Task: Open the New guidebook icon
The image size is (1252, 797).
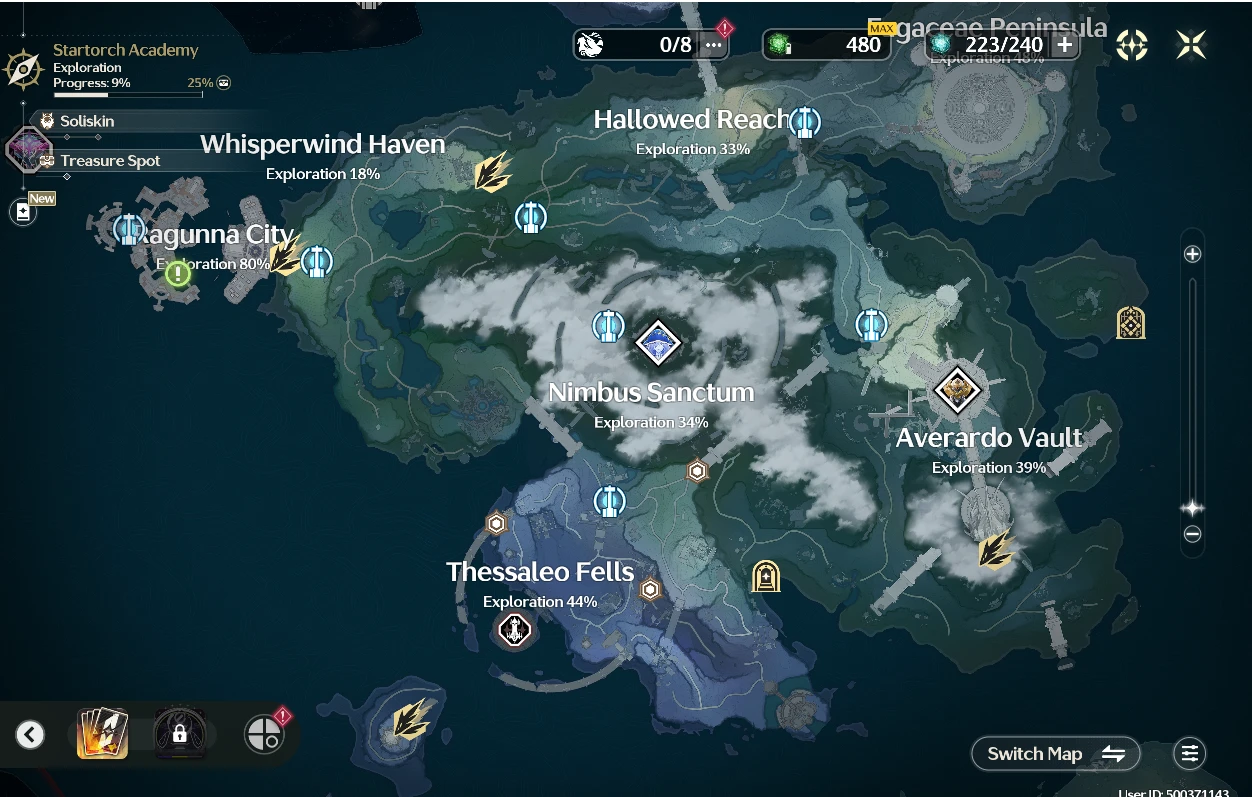Action: click(23, 211)
